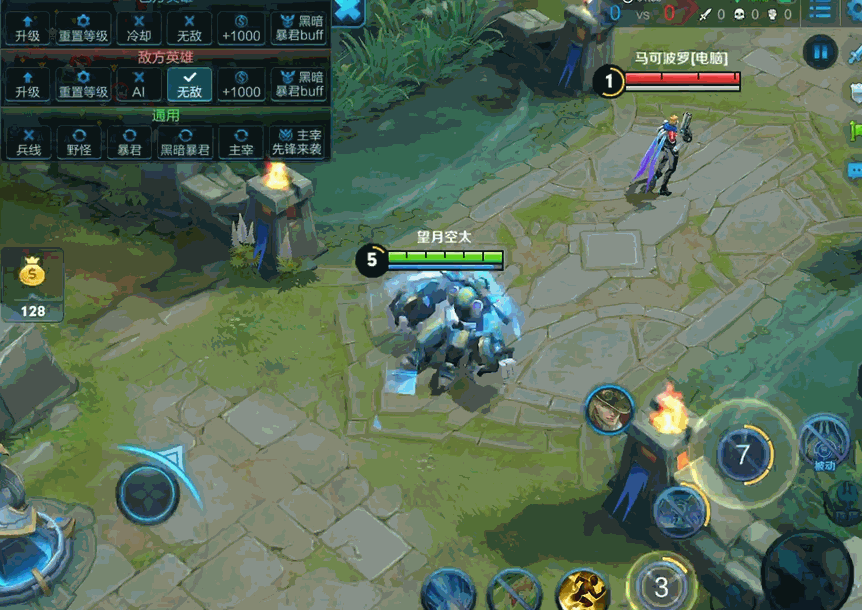Screen dimensions: 862x610
Task: Use the golden sprint summoner spell
Action: point(583,592)
